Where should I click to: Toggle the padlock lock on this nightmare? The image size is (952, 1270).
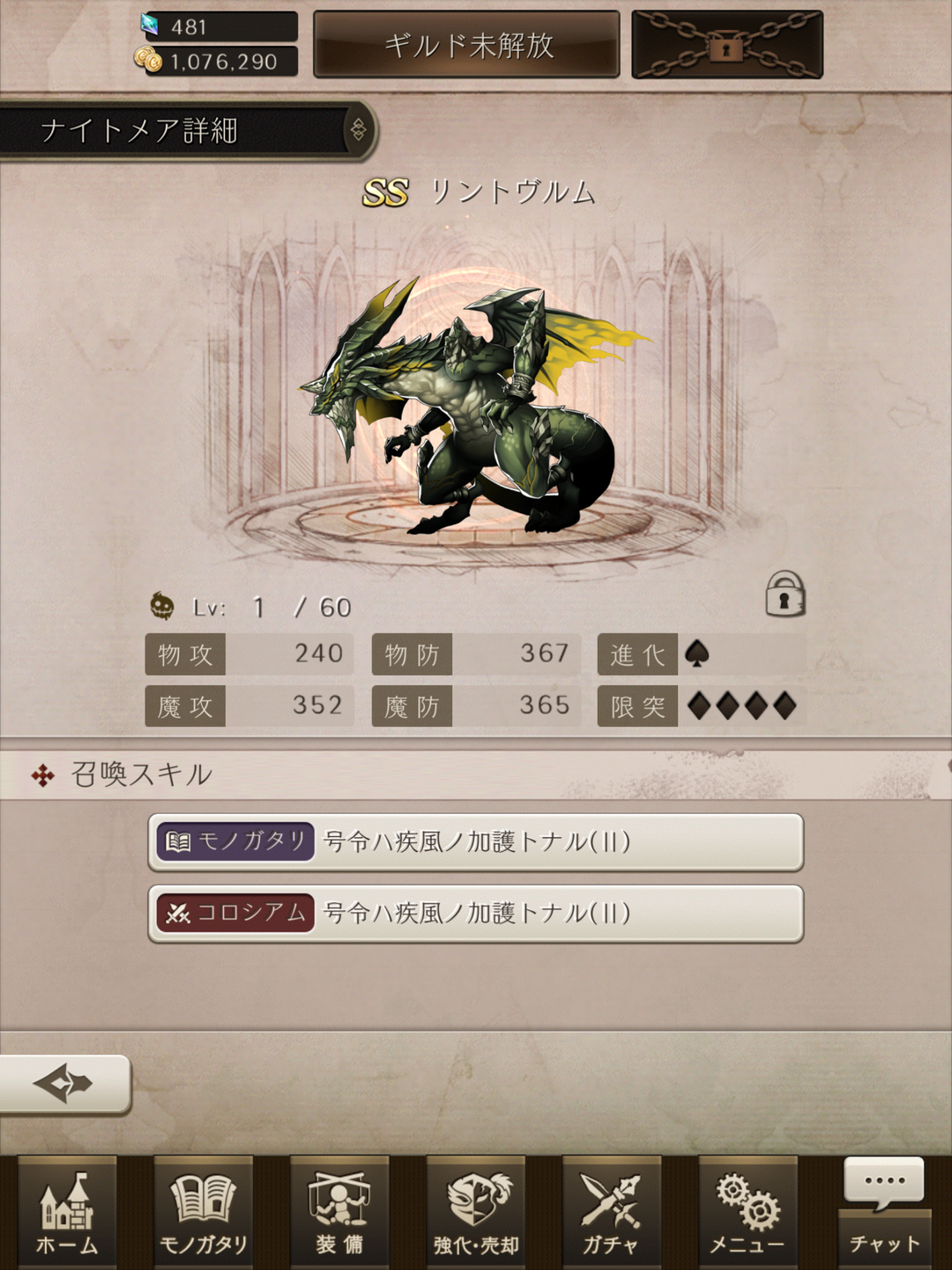(785, 594)
